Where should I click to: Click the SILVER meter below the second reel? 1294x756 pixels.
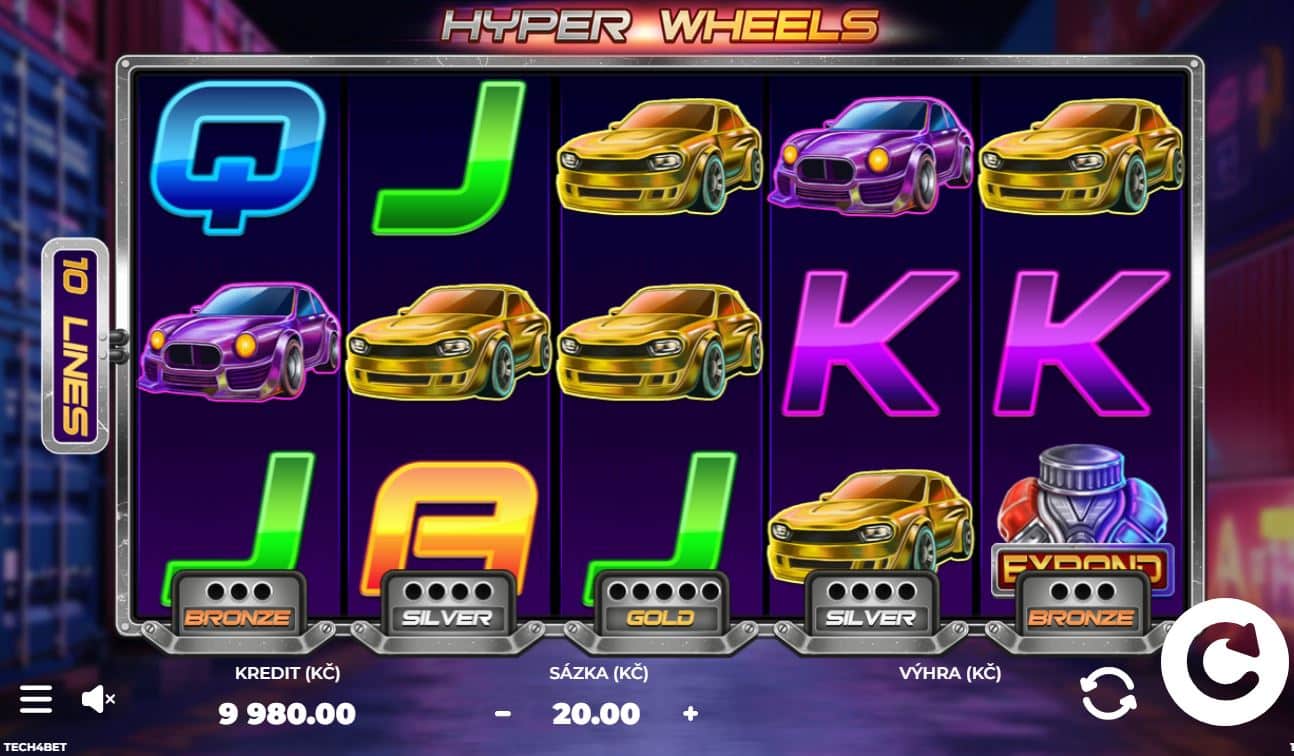click(x=450, y=601)
